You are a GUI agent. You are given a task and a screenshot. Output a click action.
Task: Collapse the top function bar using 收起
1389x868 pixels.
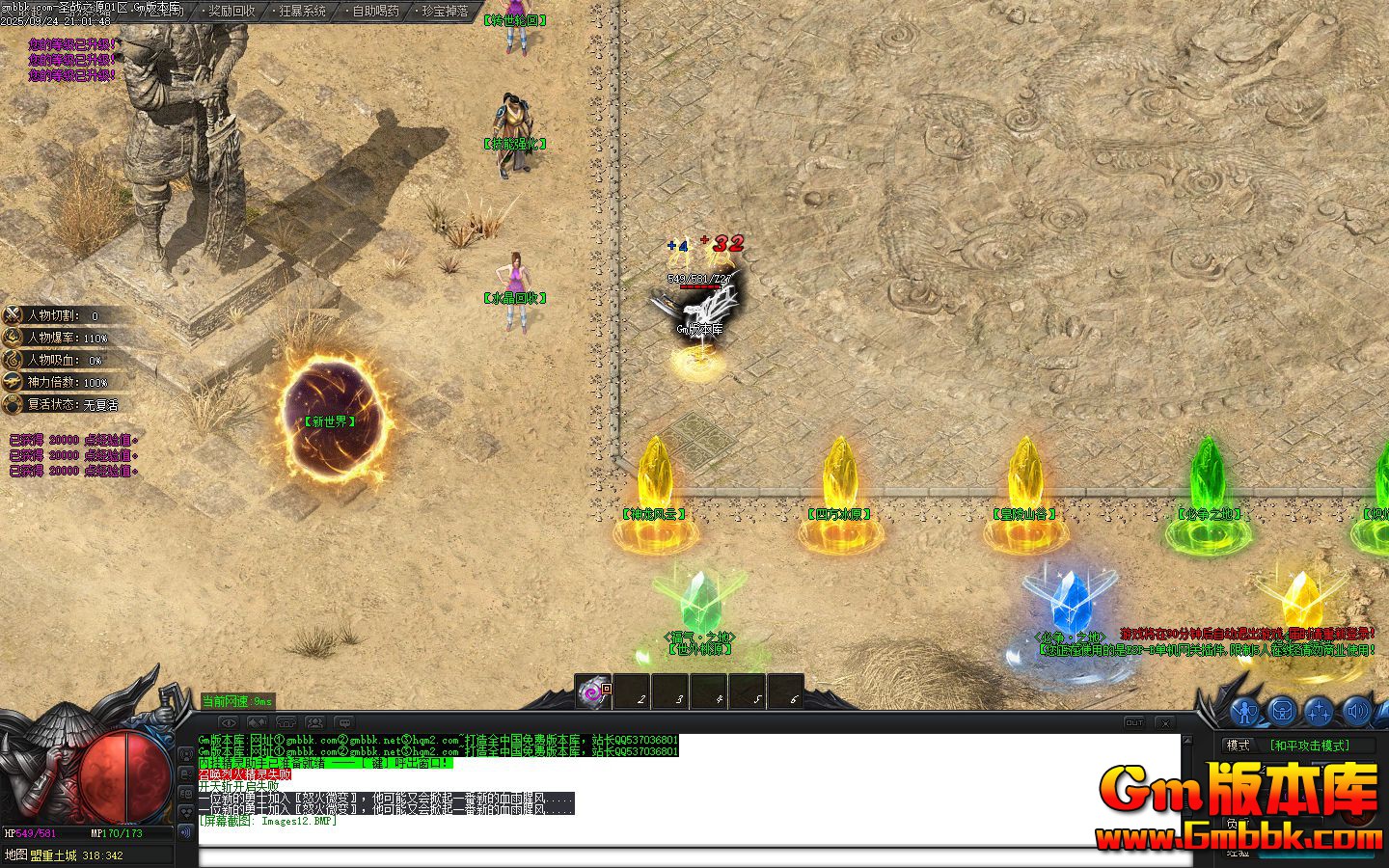[162, 11]
